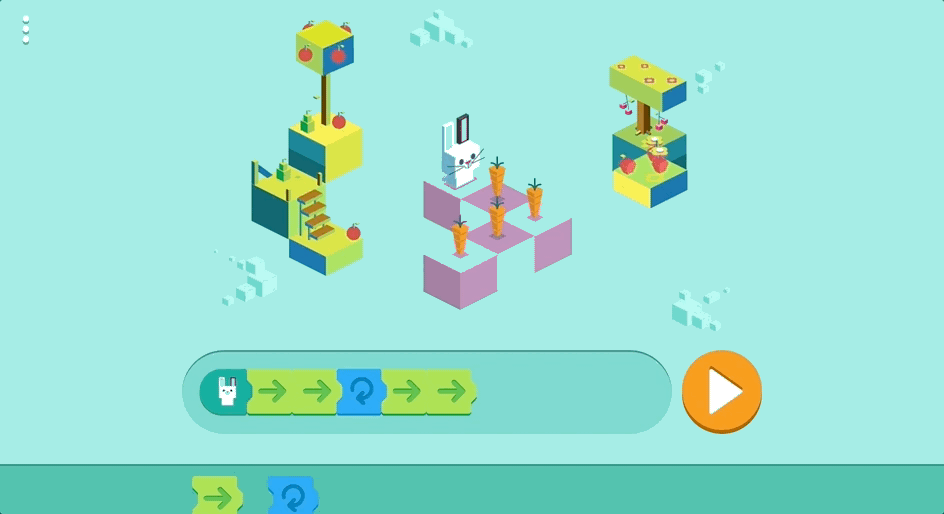Run the program with the orange play button
The width and height of the screenshot is (944, 514).
(x=721, y=392)
